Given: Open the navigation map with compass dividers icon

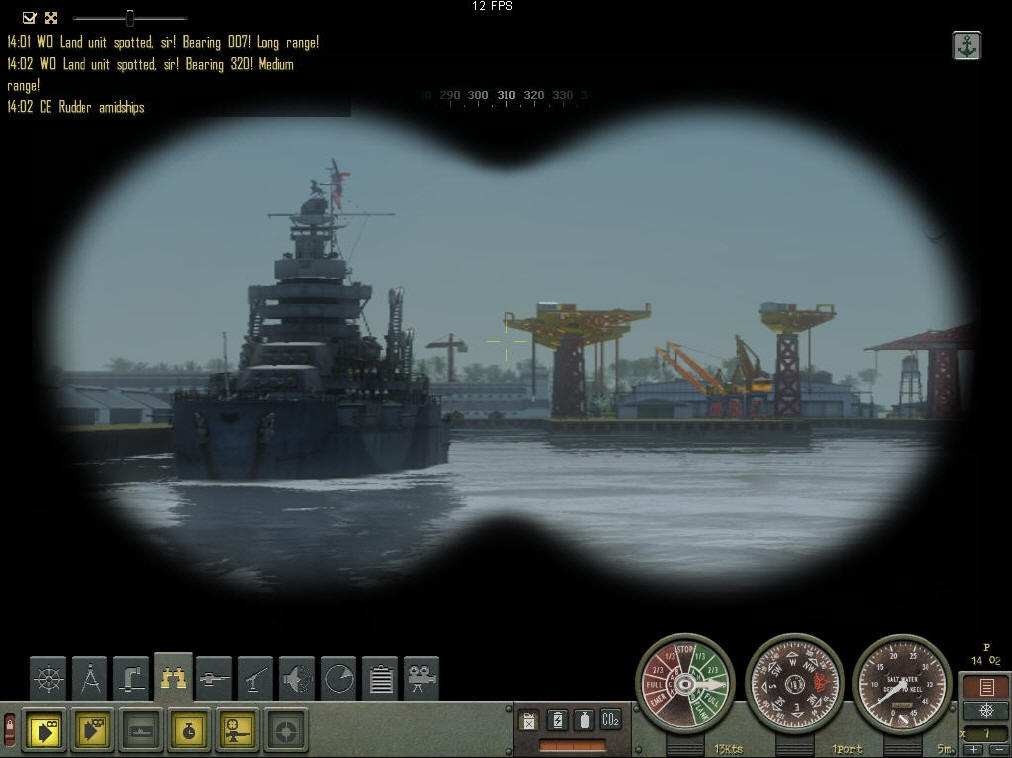Looking at the screenshot, I should point(90,679).
